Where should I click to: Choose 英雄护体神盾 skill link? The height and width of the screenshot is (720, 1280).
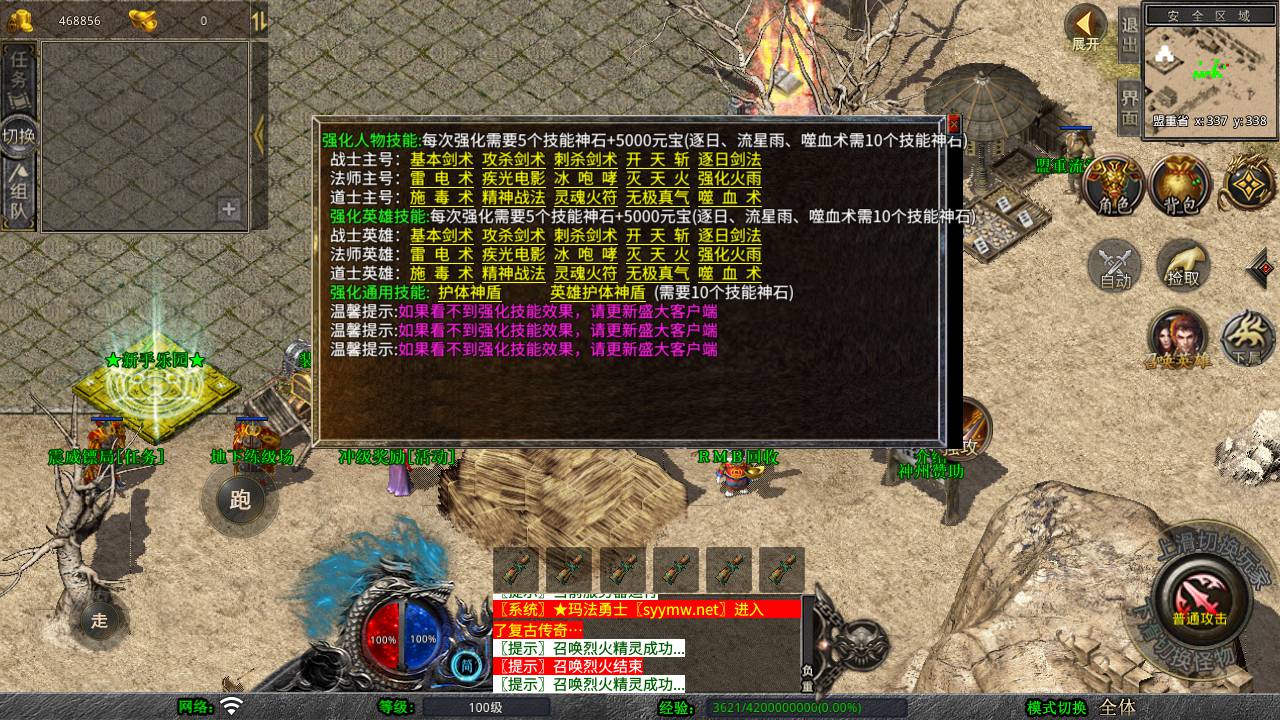click(597, 292)
